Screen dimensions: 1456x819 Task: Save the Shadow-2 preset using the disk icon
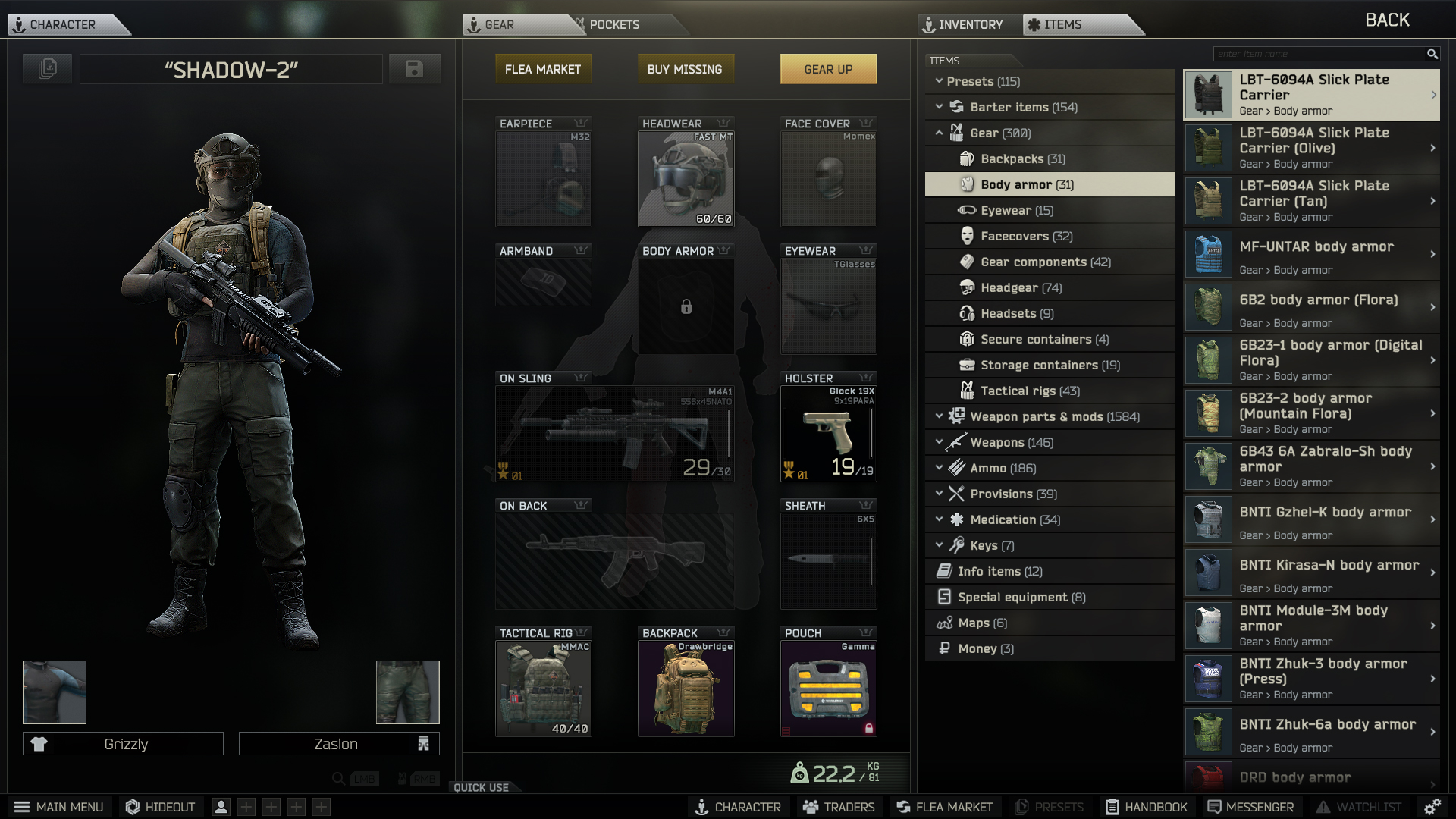(x=414, y=68)
